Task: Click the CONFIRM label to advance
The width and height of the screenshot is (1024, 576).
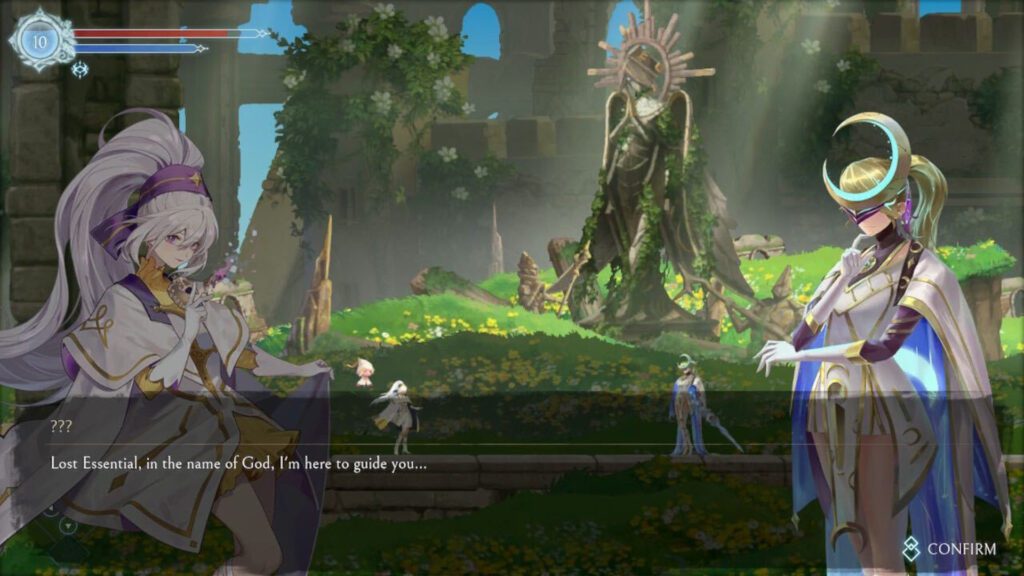Action: pyautogui.click(x=960, y=549)
